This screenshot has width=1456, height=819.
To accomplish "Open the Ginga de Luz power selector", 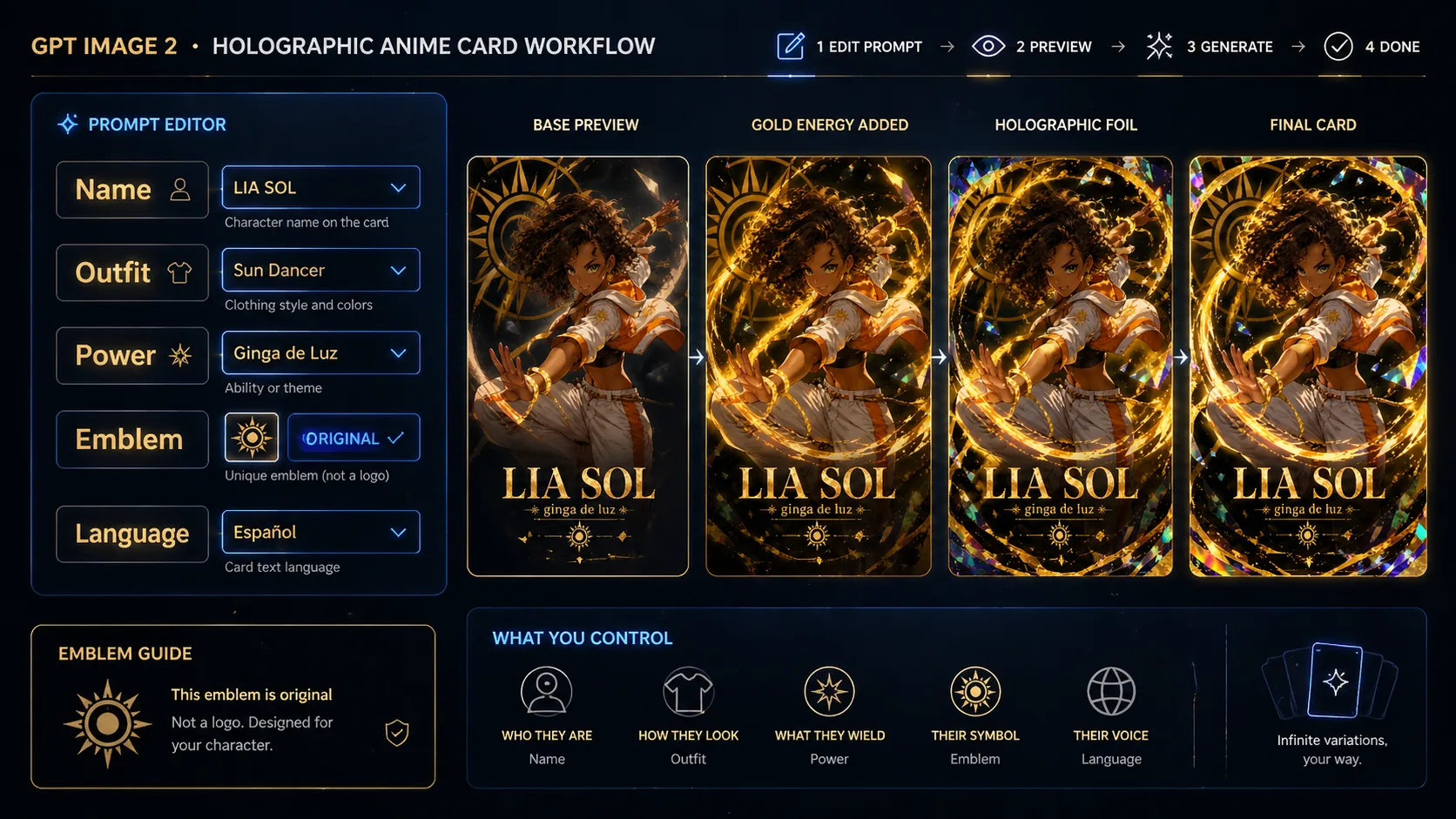I will click(x=320, y=352).
